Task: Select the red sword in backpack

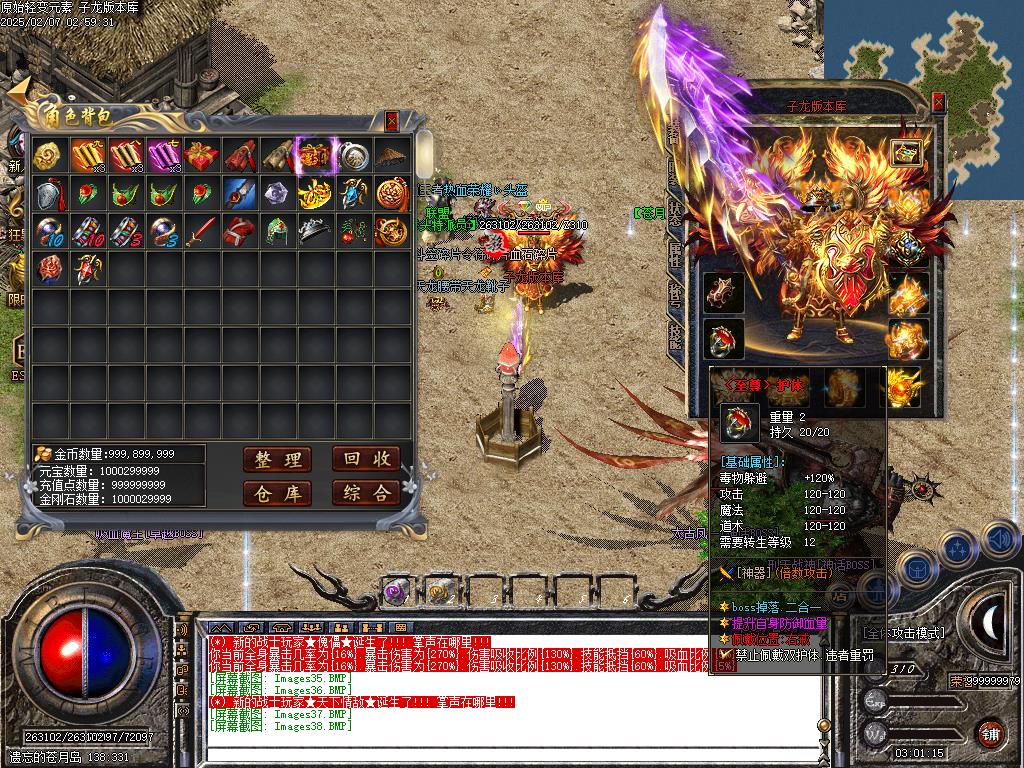Action: (202, 231)
